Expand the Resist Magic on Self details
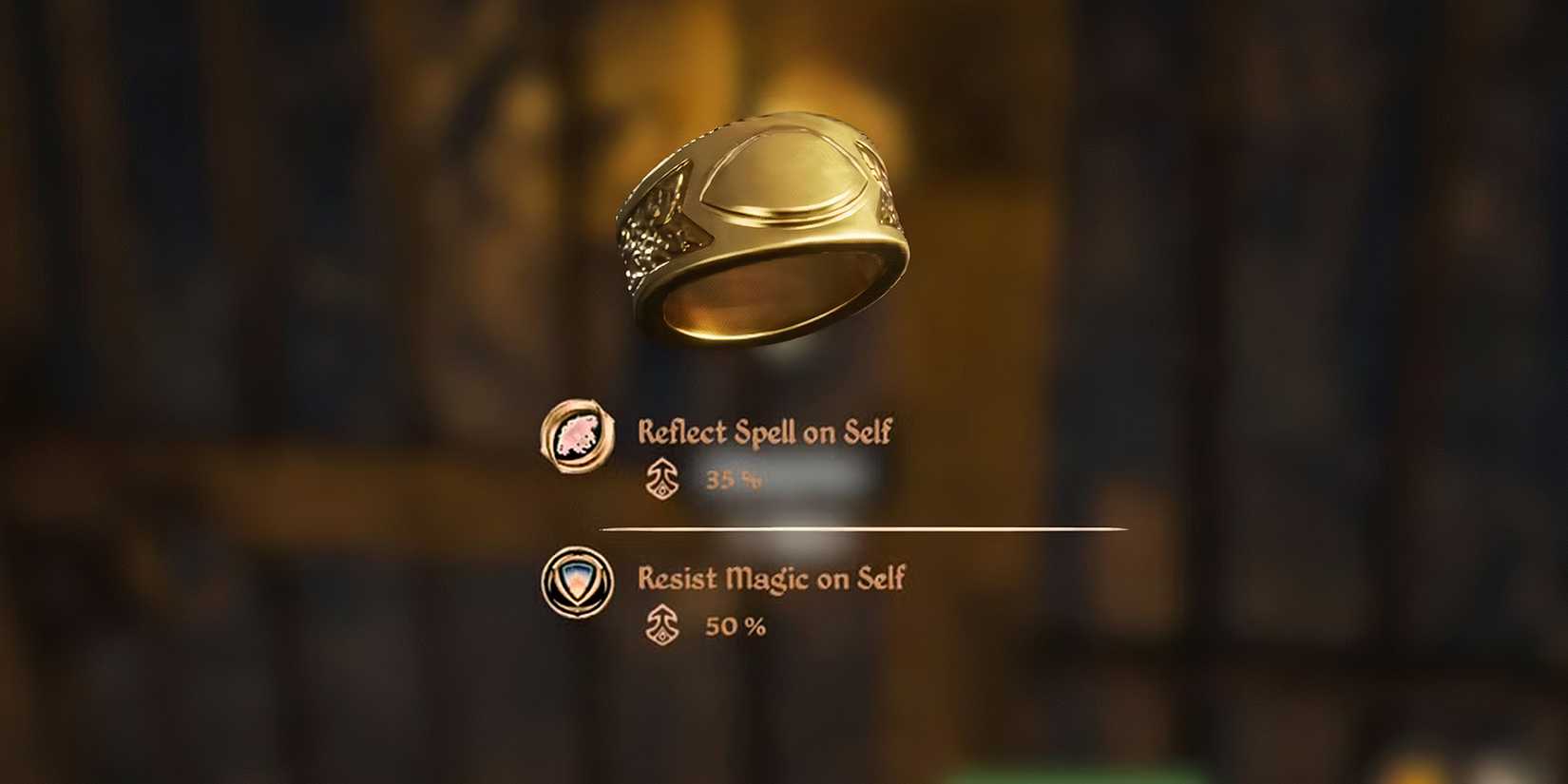The image size is (1568, 784). point(770,580)
